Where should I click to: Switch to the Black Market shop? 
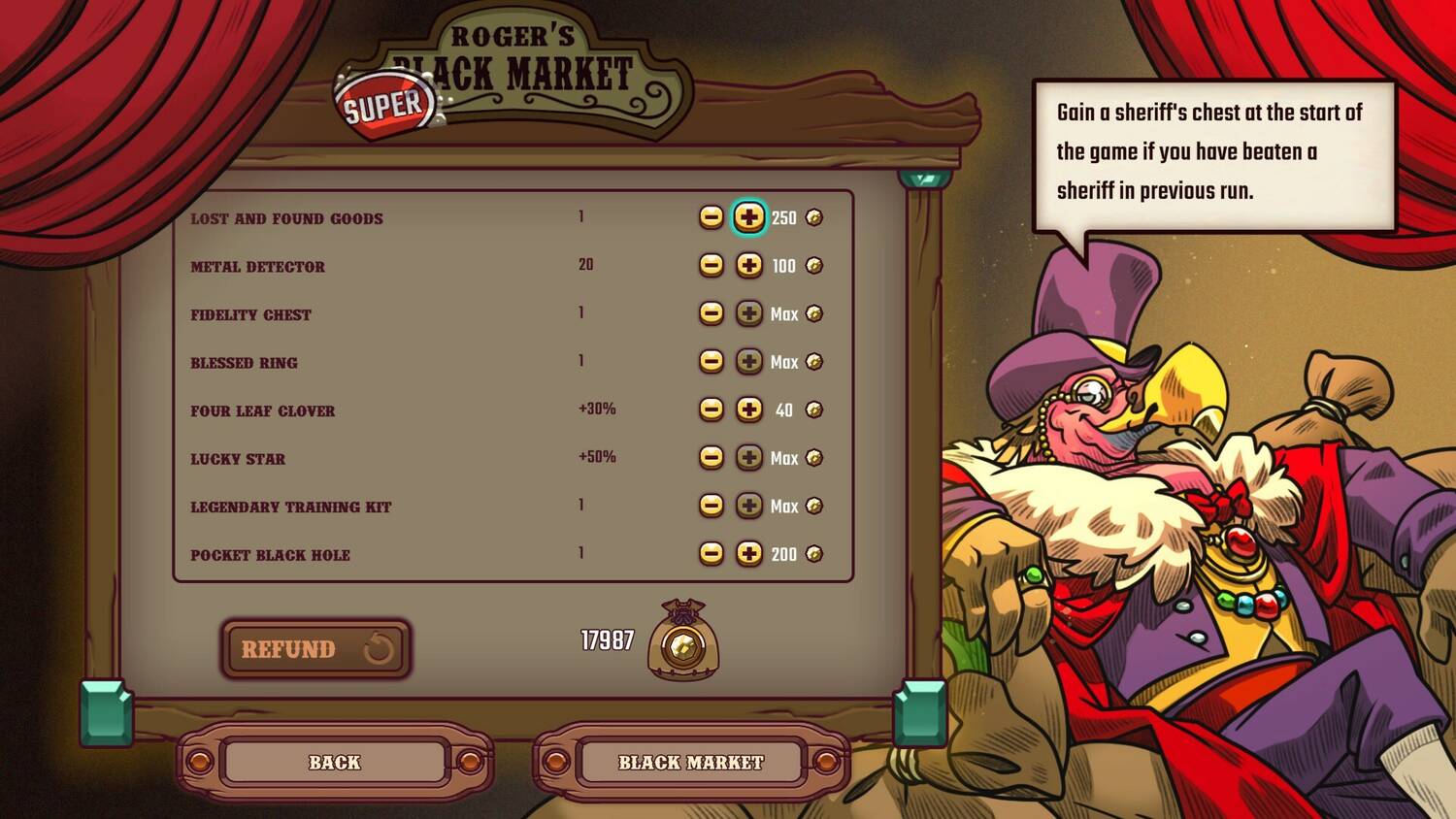pyautogui.click(x=691, y=763)
